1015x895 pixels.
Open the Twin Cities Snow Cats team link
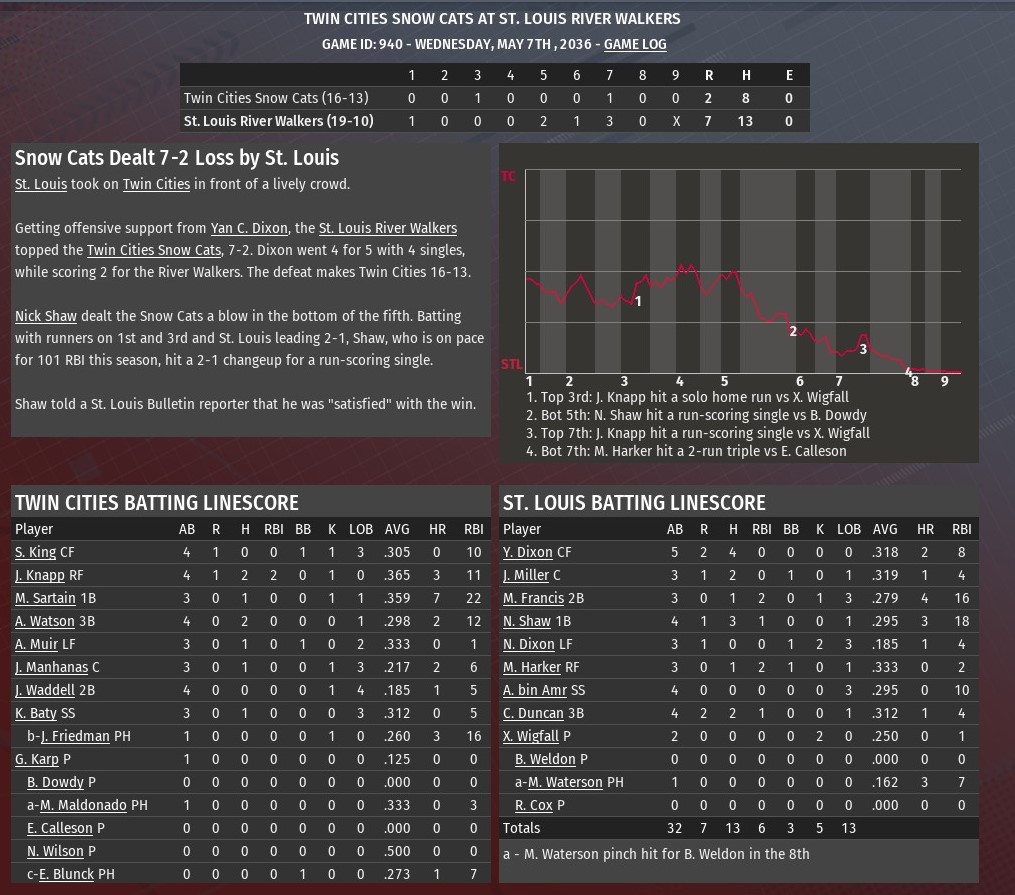tap(153, 250)
